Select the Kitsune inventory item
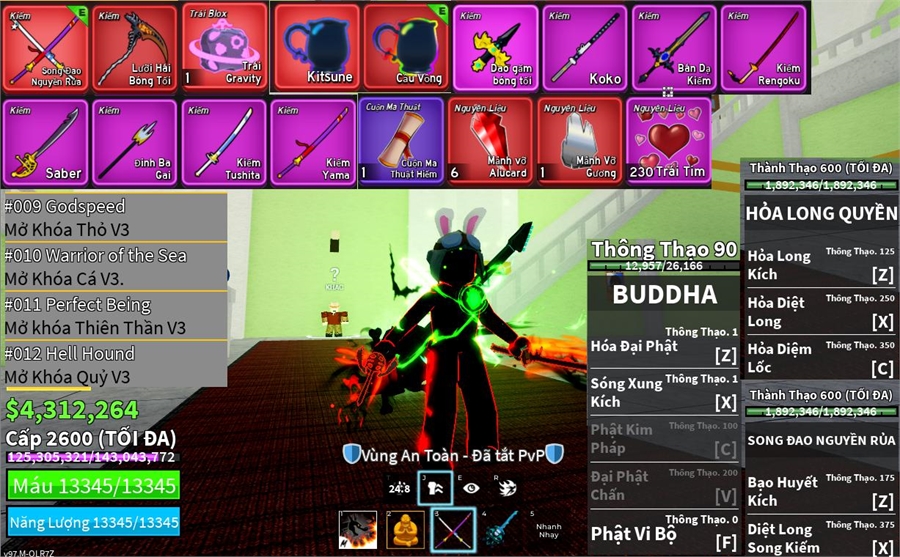The width and height of the screenshot is (900, 557). pos(315,47)
